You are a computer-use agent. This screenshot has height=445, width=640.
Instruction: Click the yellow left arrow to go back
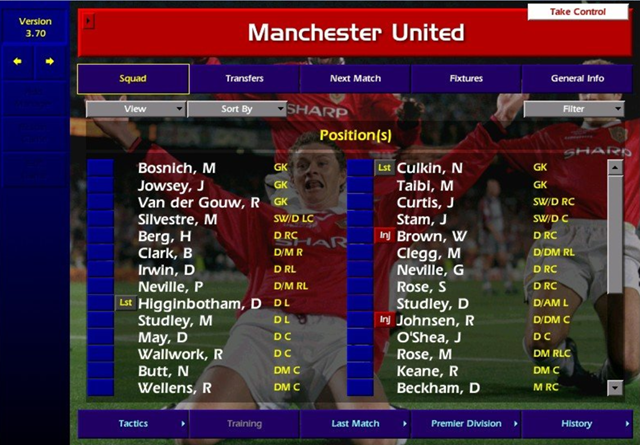point(17,61)
